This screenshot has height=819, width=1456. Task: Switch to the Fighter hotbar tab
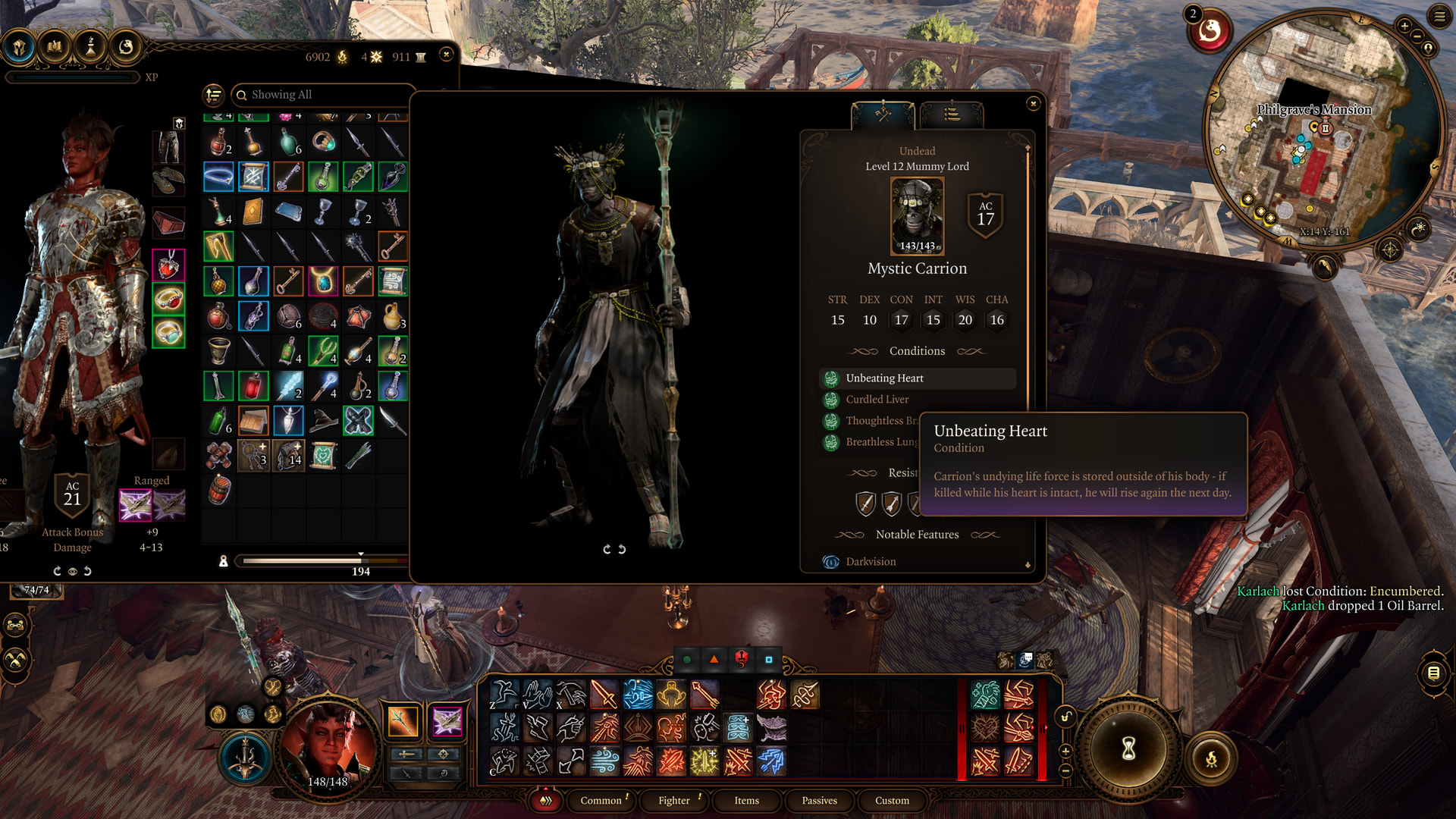coord(673,801)
